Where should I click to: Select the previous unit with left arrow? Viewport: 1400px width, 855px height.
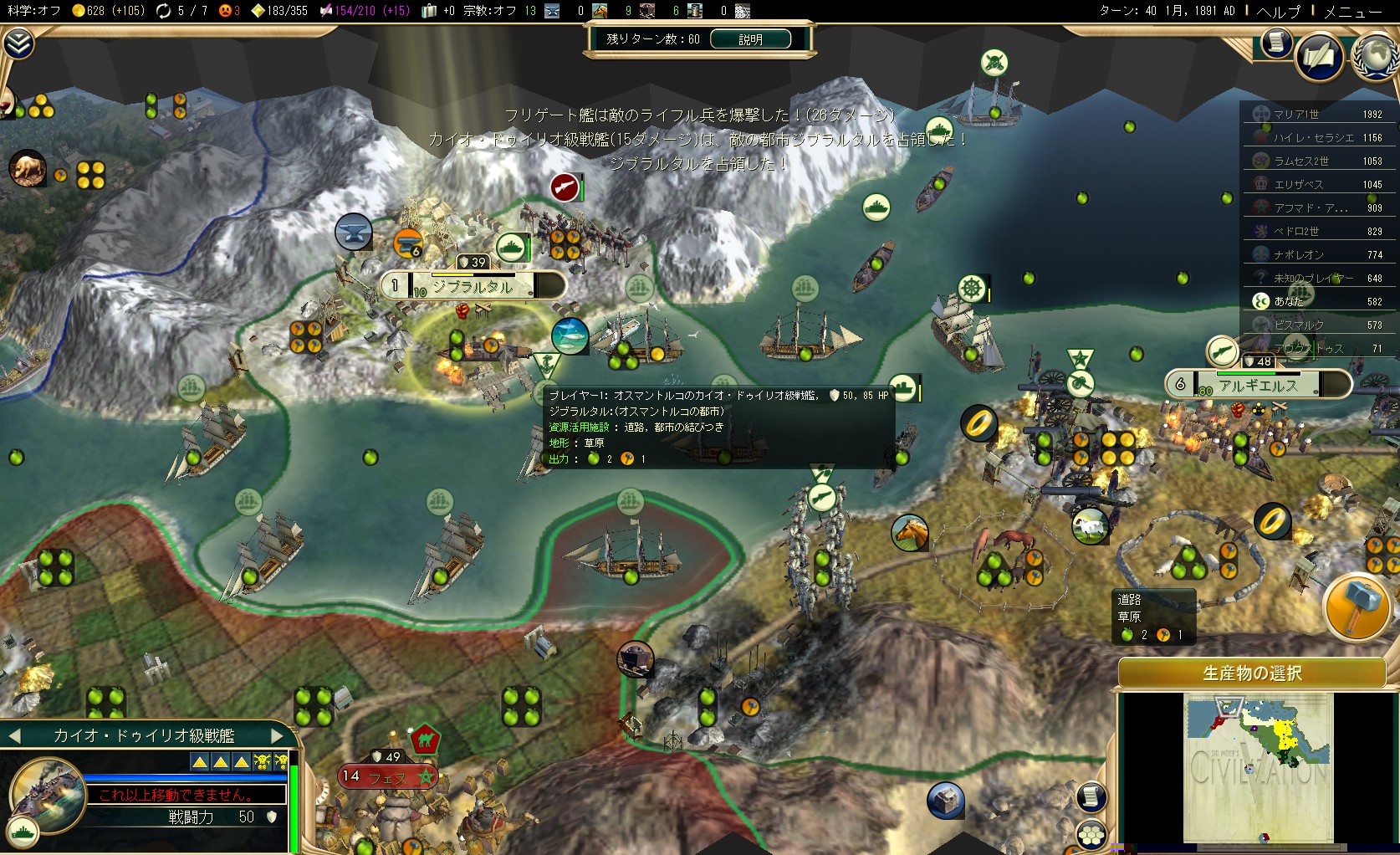click(x=13, y=736)
